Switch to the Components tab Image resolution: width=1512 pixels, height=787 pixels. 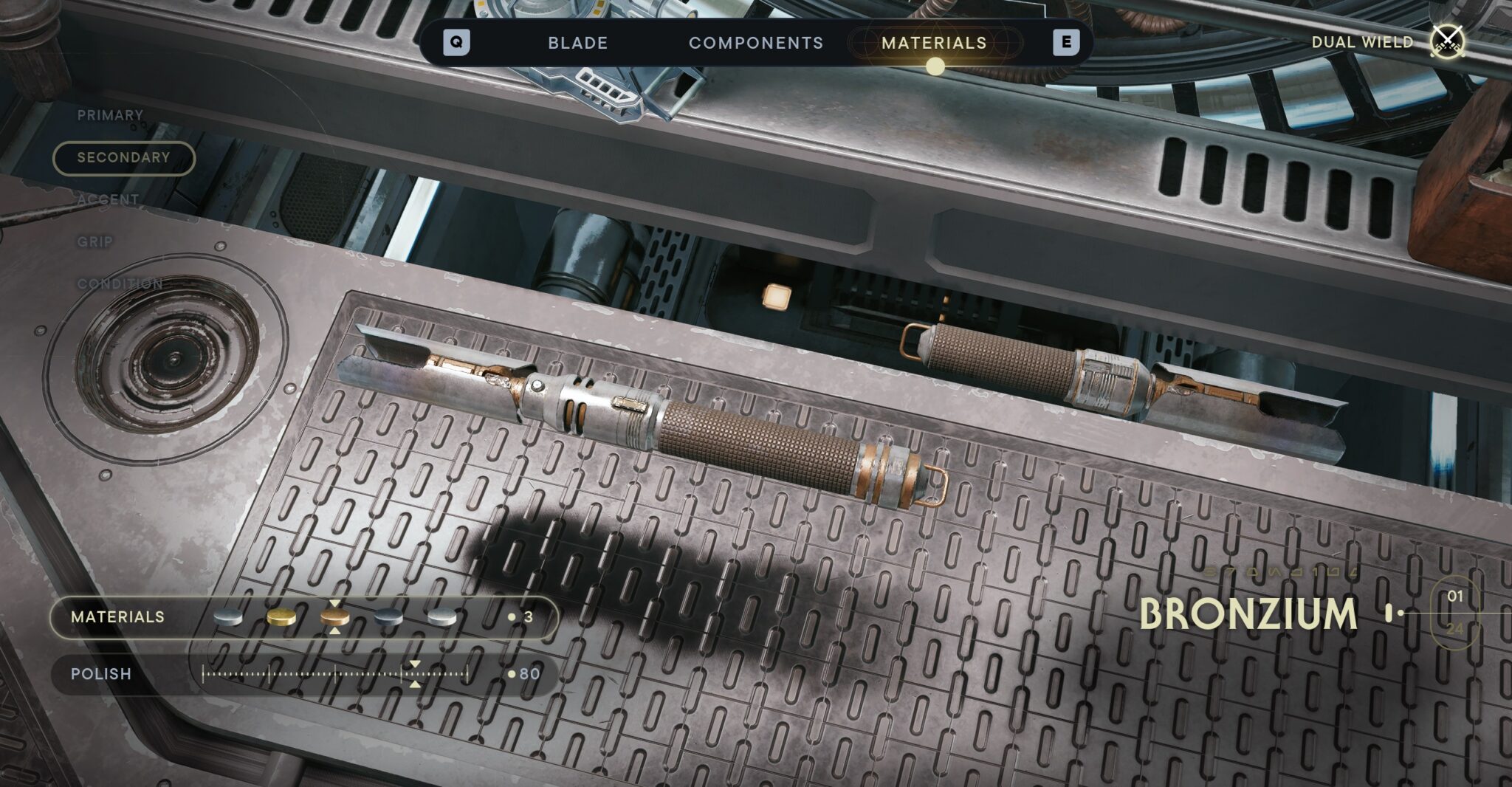click(757, 43)
